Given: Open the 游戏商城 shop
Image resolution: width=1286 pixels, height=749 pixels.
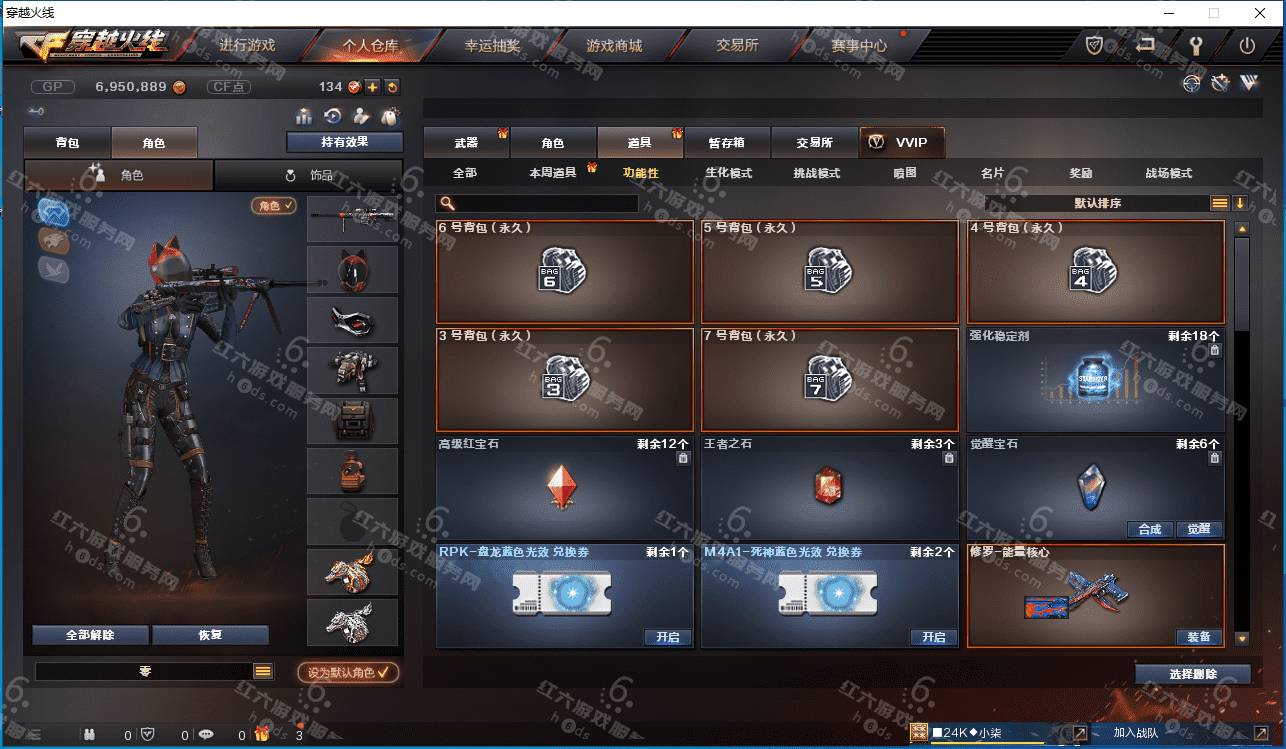Looking at the screenshot, I should tap(614, 46).
